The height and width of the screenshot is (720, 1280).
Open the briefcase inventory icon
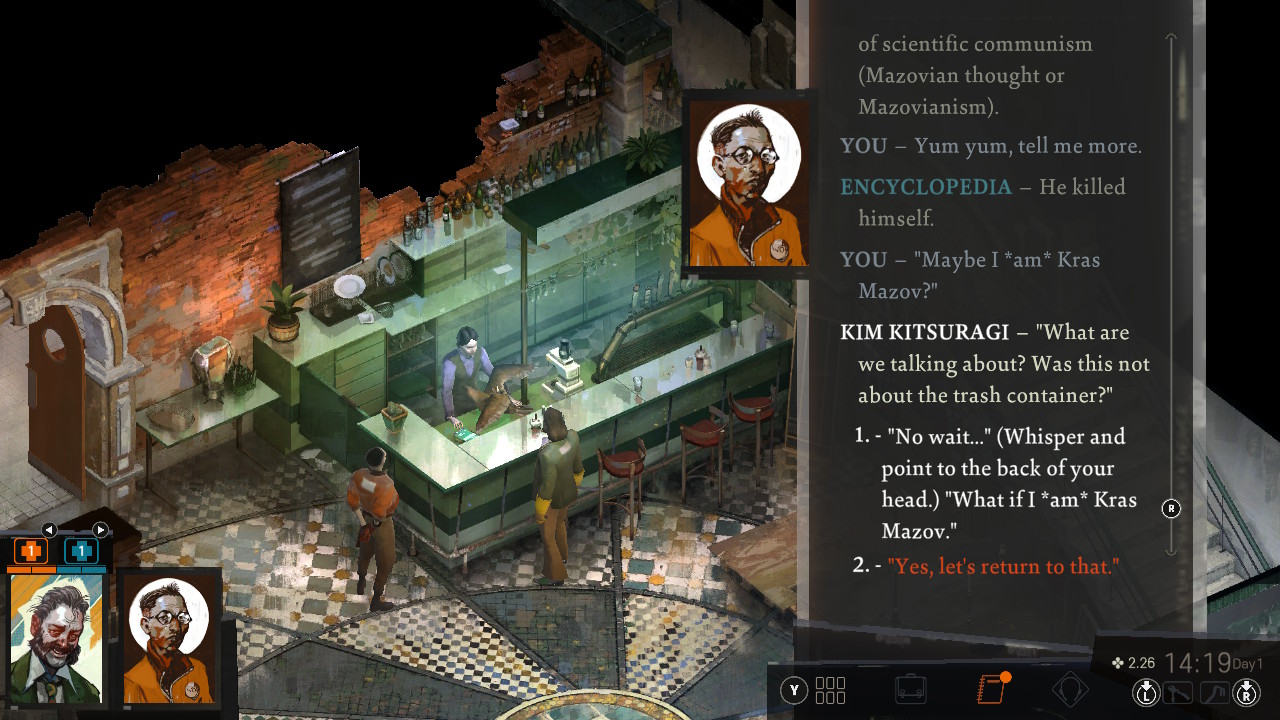click(910, 690)
